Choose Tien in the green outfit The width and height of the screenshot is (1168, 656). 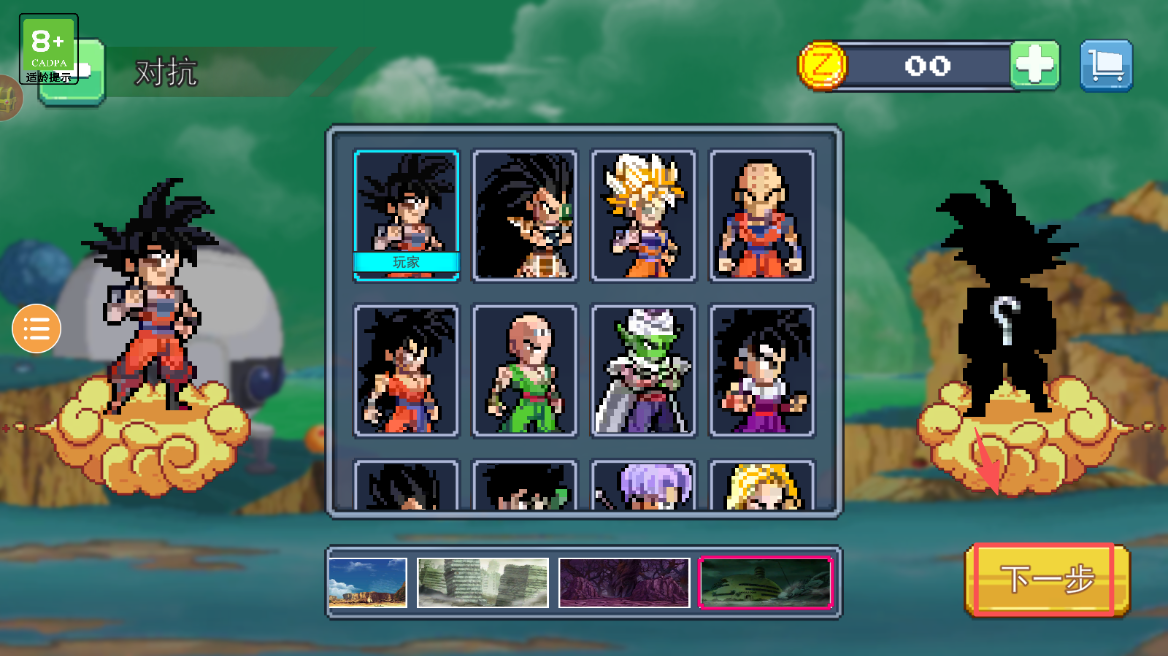click(x=525, y=371)
